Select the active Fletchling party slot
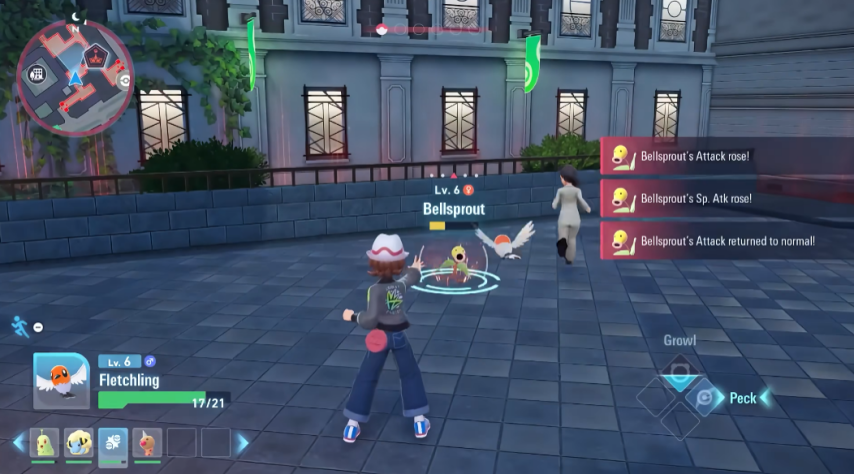 [113, 442]
